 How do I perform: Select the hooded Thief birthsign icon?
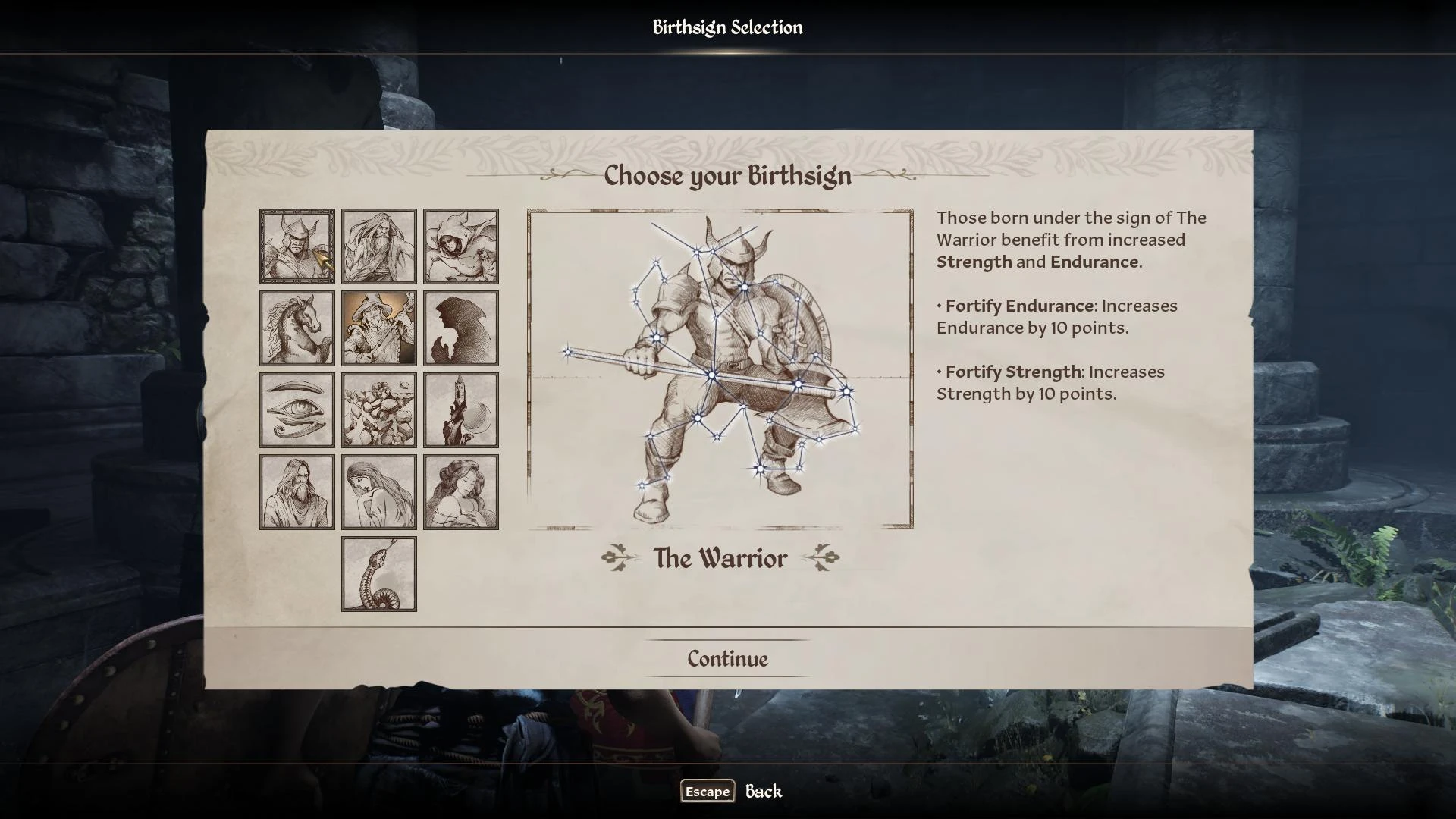[461, 246]
